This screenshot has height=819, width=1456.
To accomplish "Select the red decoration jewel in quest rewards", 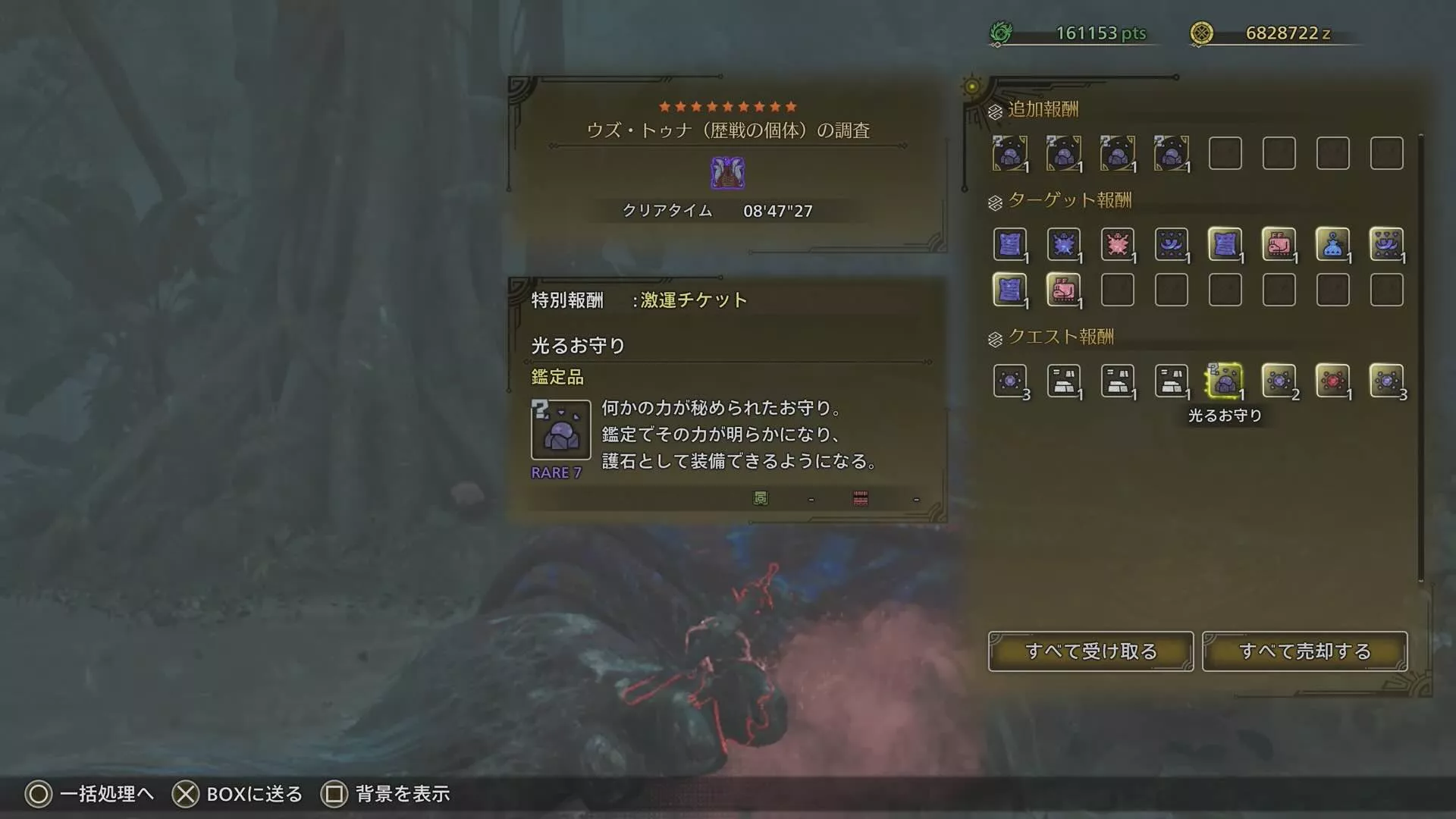I will [x=1332, y=381].
